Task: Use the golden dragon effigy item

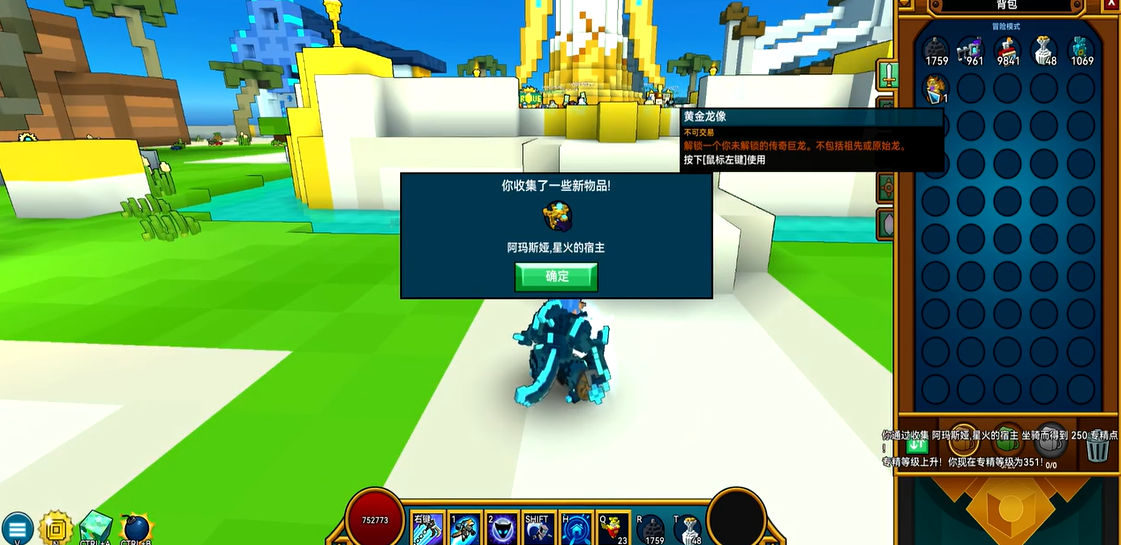Action: click(x=936, y=89)
